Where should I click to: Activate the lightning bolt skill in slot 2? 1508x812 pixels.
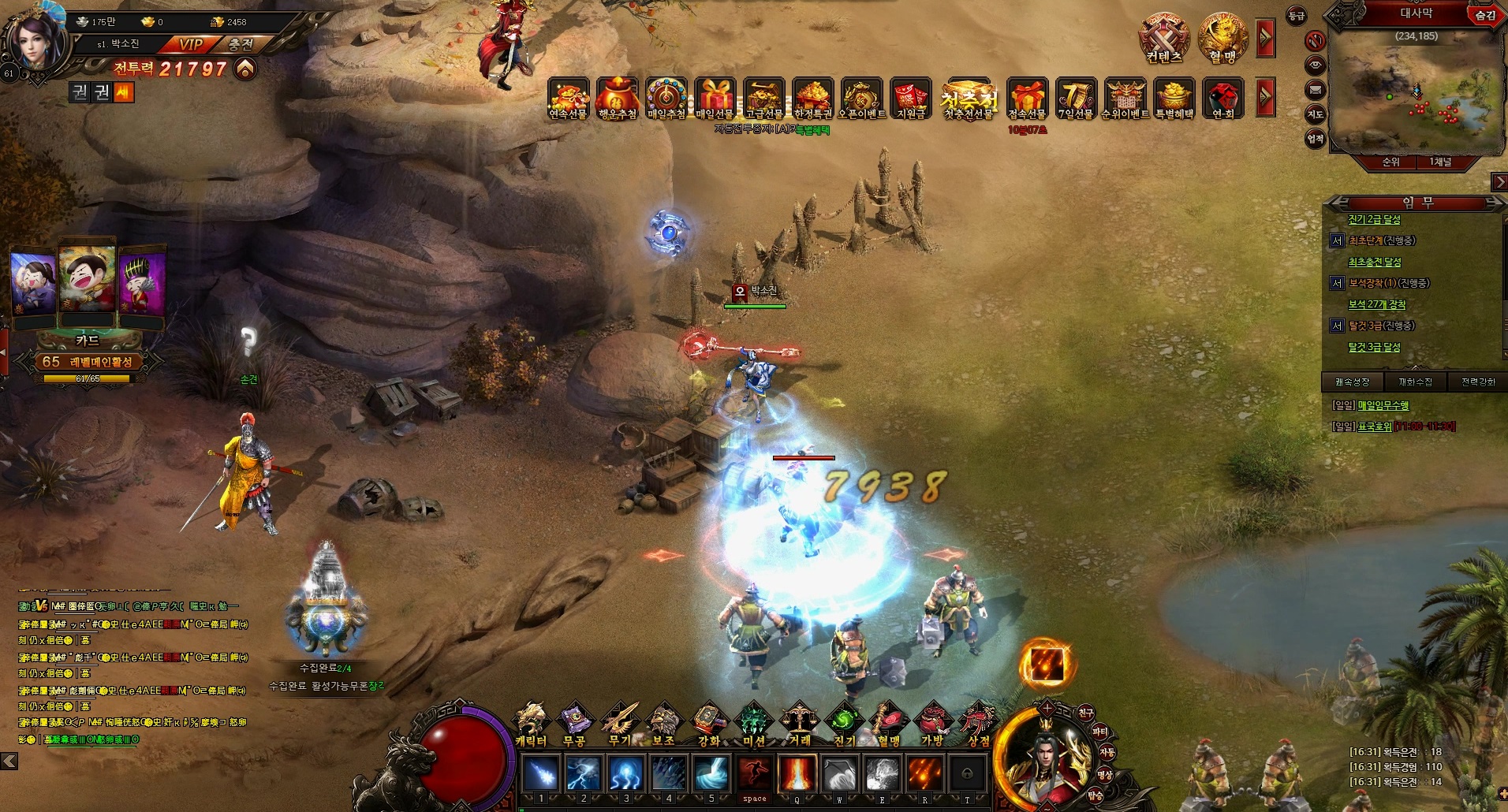[x=584, y=774]
